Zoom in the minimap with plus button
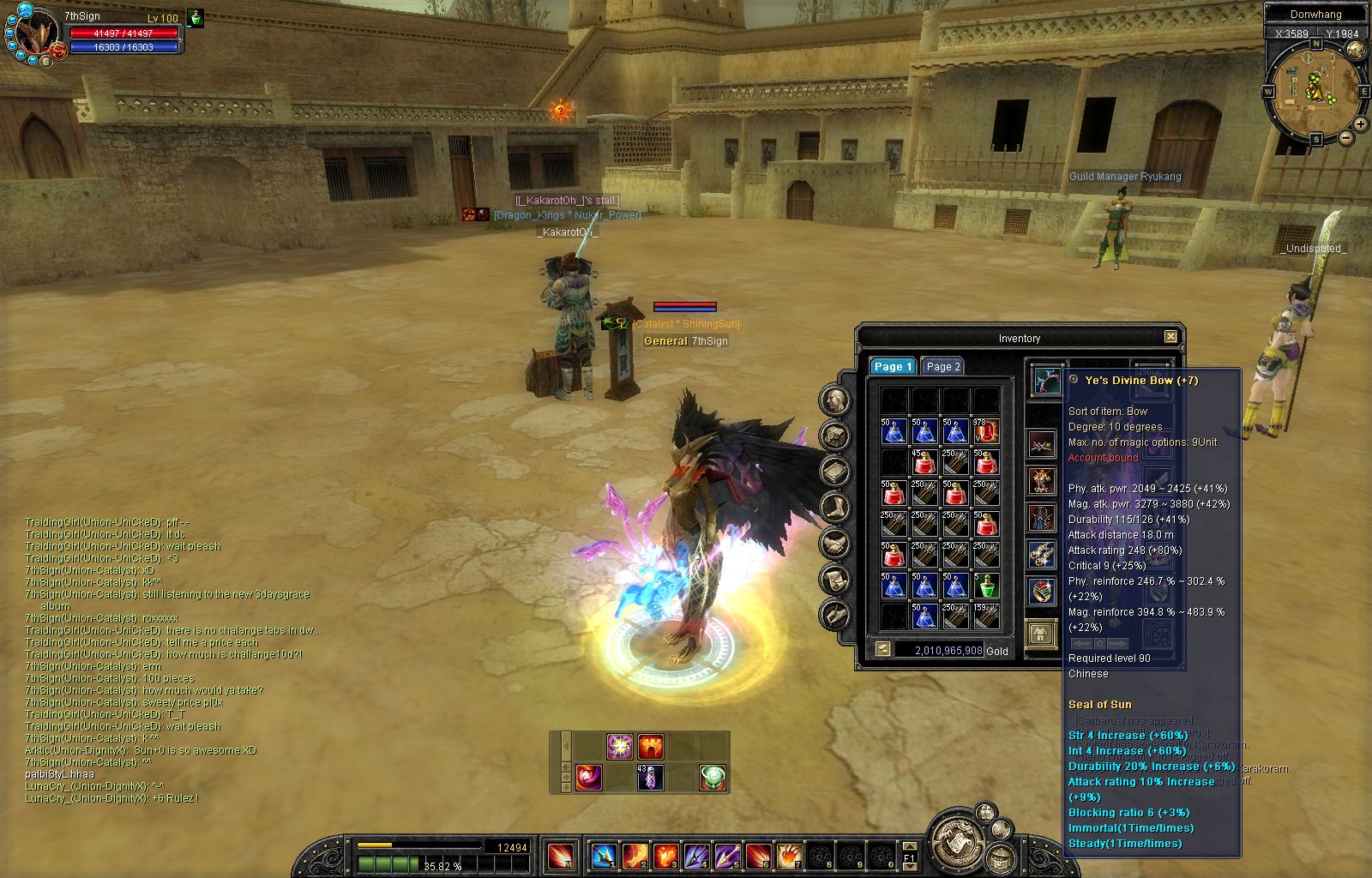Image resolution: width=1372 pixels, height=878 pixels. coord(1361,124)
